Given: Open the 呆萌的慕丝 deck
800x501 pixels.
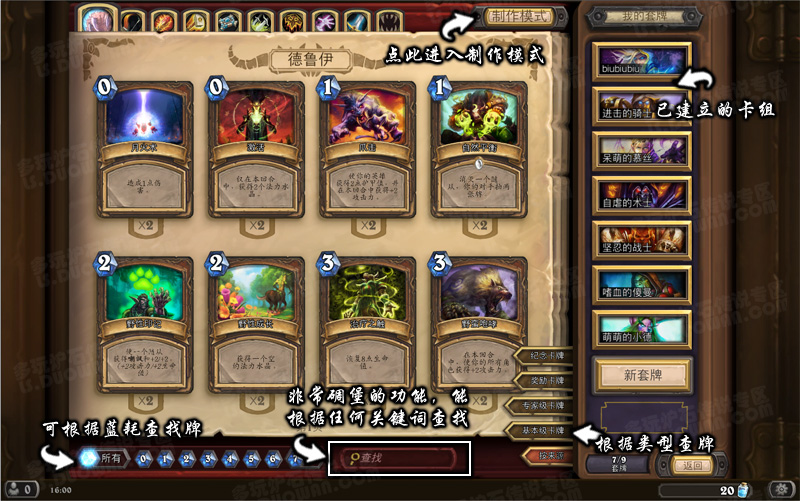Looking at the screenshot, I should coord(641,150).
